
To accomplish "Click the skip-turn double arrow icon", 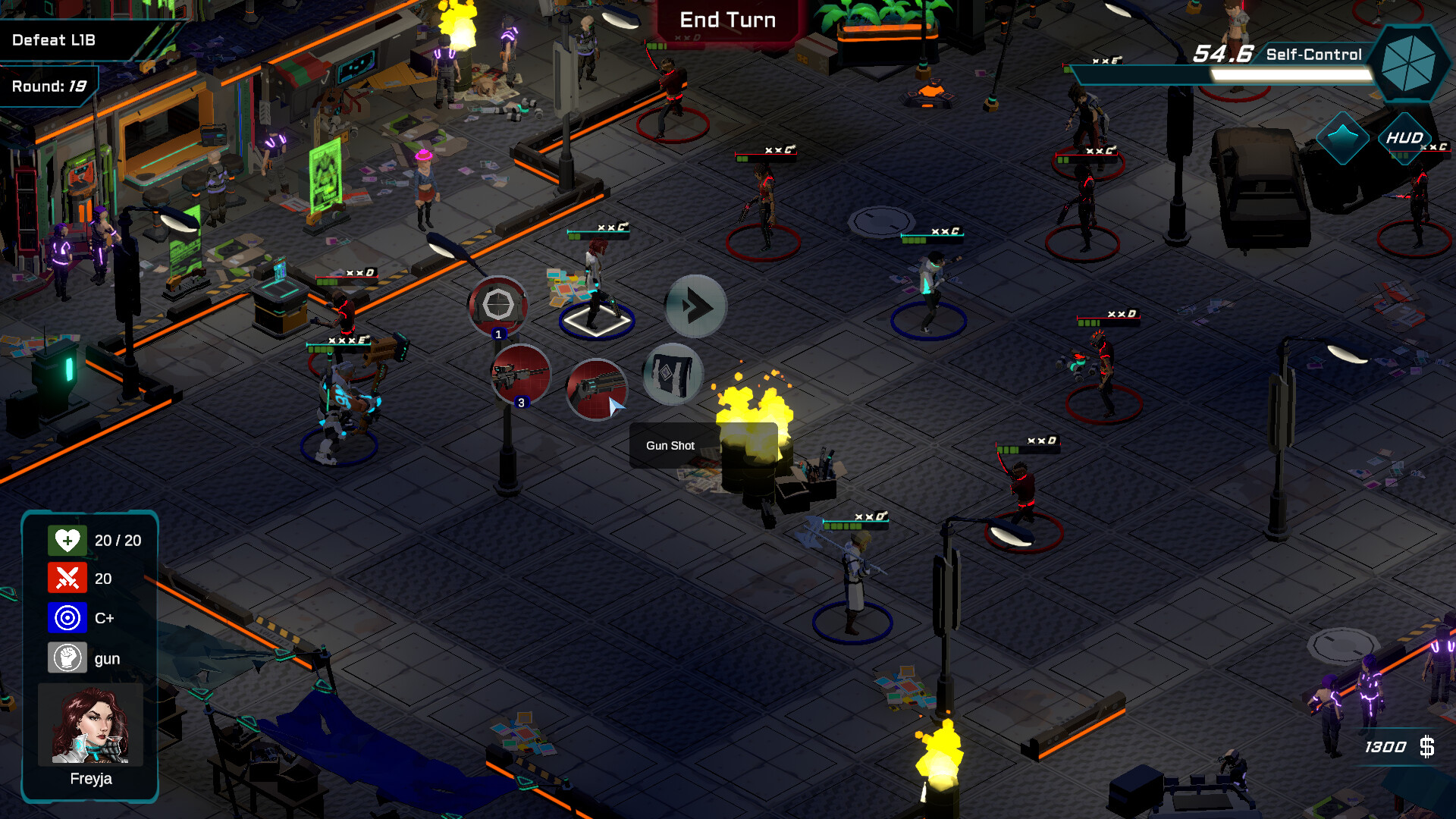I will 695,306.
